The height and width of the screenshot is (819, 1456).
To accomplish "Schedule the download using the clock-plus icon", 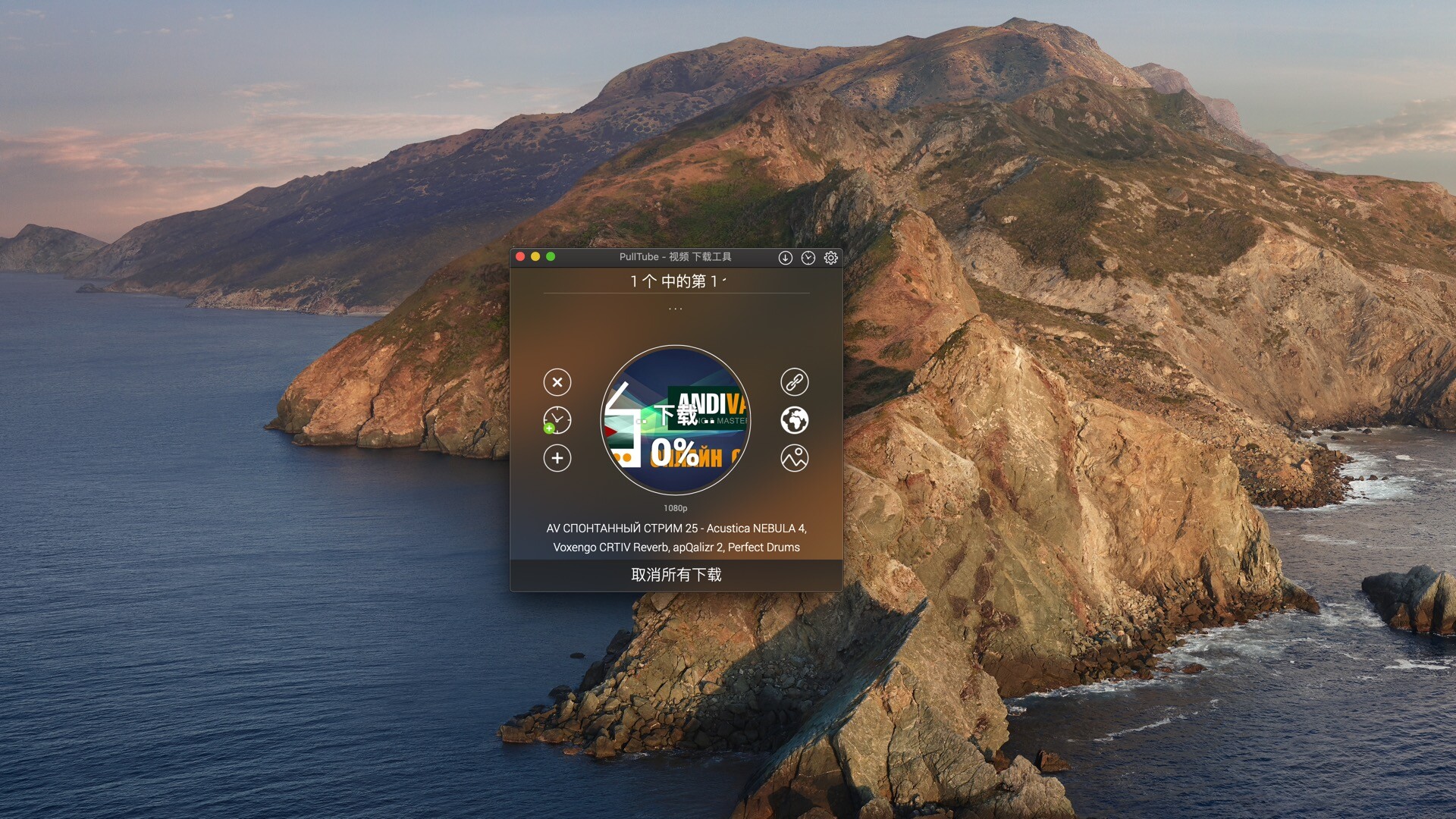I will (557, 421).
